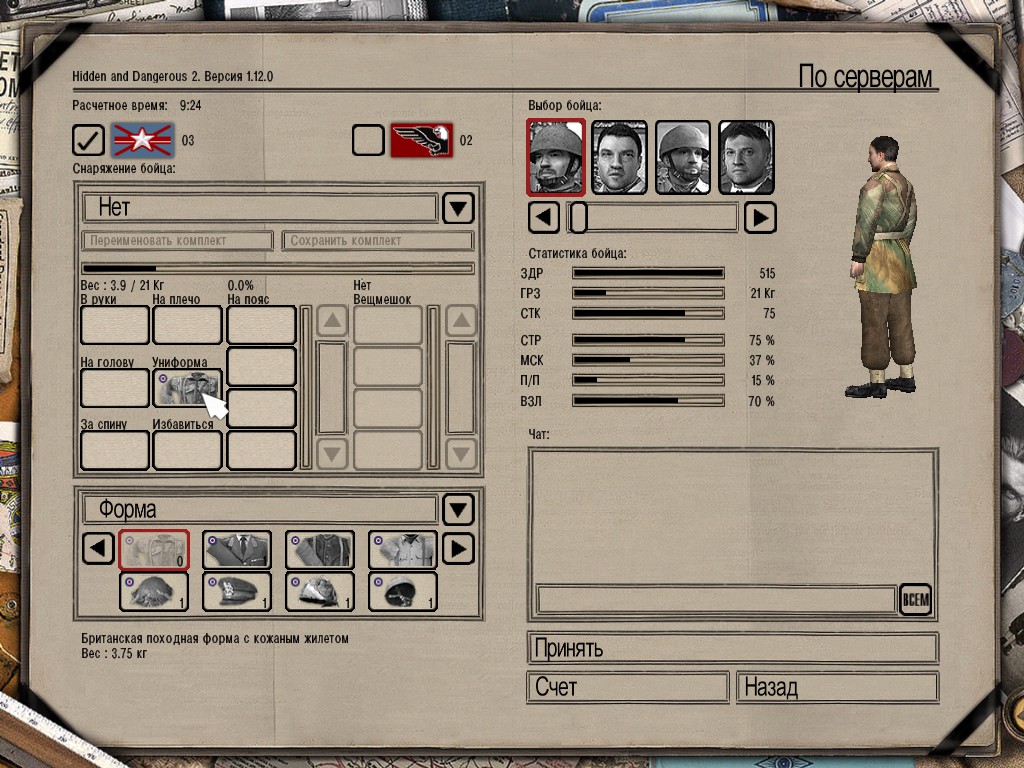Show next Форма items with right arrow

[457, 549]
